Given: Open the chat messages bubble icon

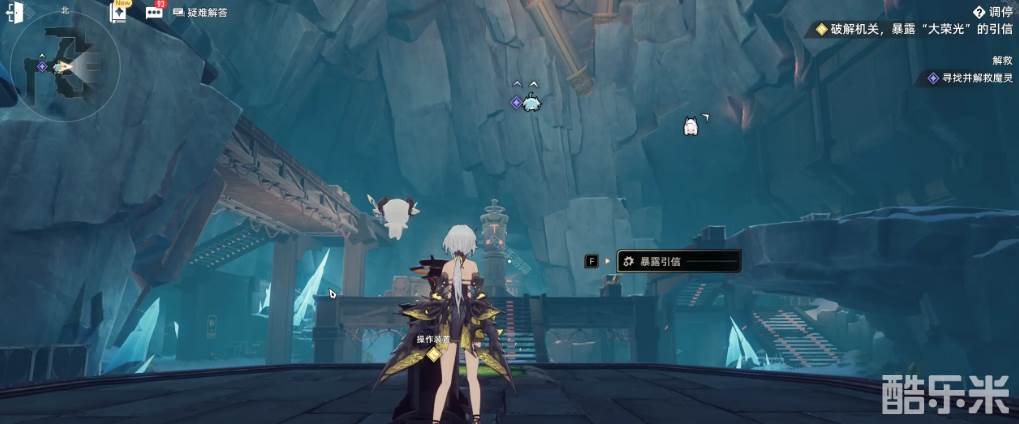Looking at the screenshot, I should coord(155,13).
